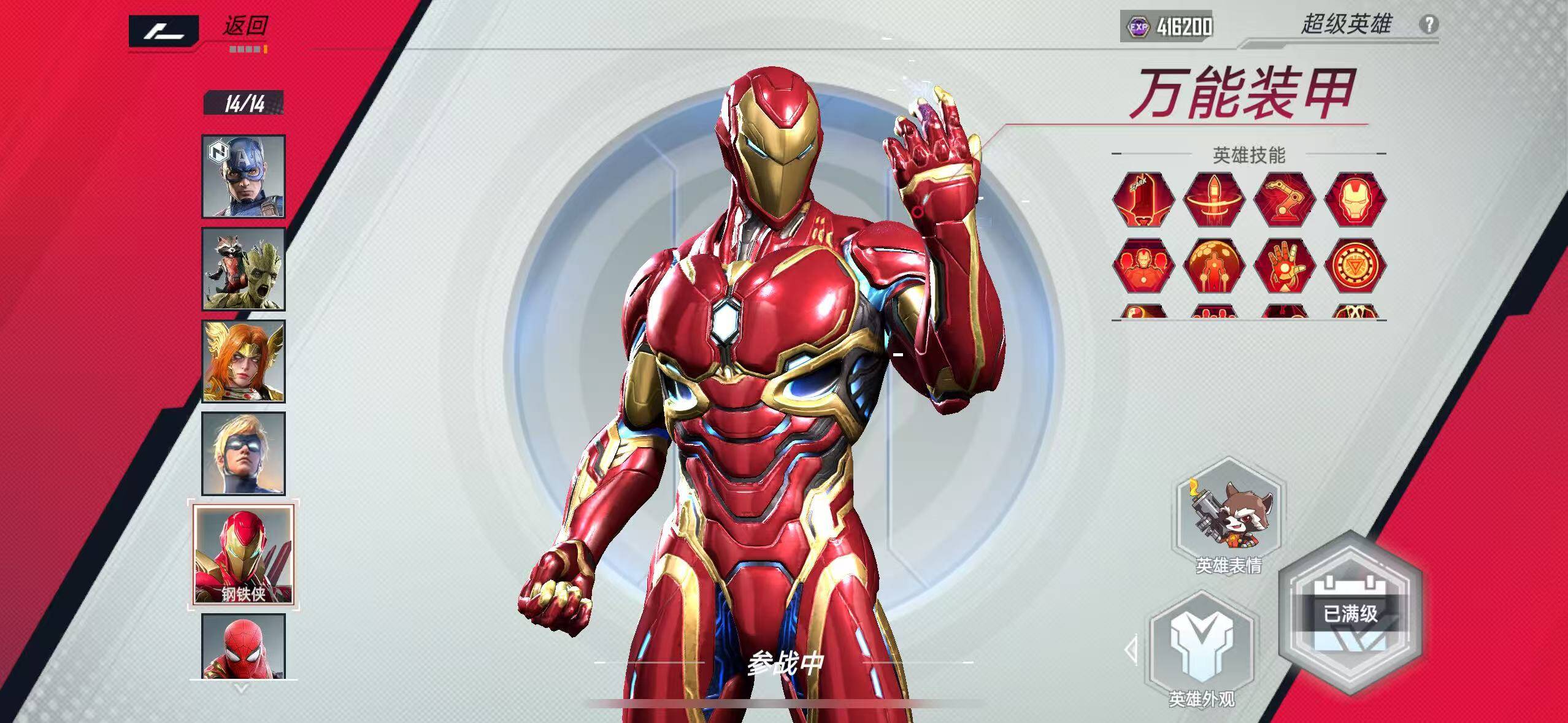1568x723 pixels.
Task: Click the 参战中 deployed status label
Action: 785,663
